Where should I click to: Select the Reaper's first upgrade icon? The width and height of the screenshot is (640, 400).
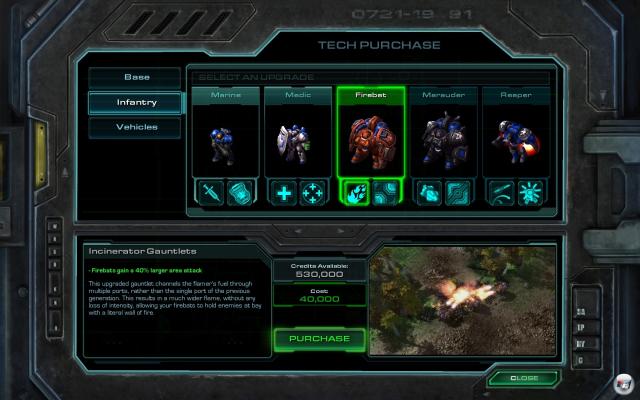pyautogui.click(x=502, y=193)
